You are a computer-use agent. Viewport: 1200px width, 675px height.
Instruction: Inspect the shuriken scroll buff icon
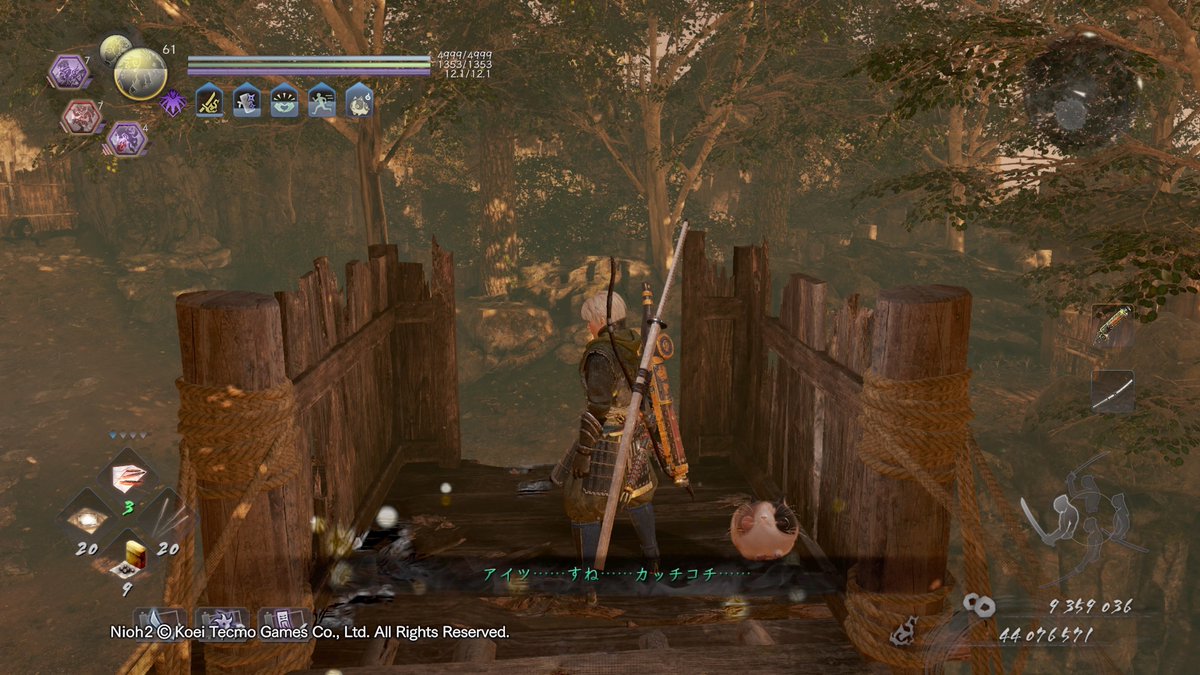[247, 100]
